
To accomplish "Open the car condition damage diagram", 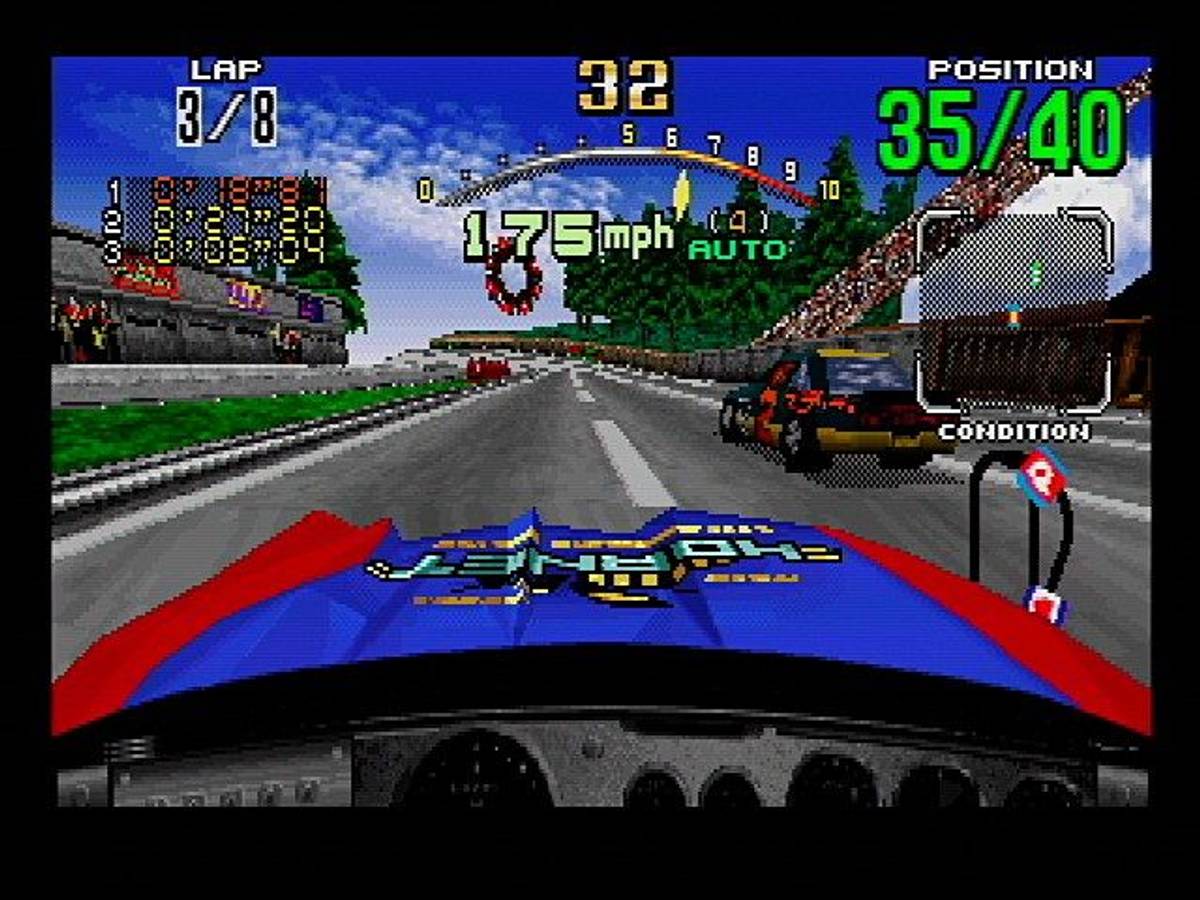I will tap(1020, 532).
